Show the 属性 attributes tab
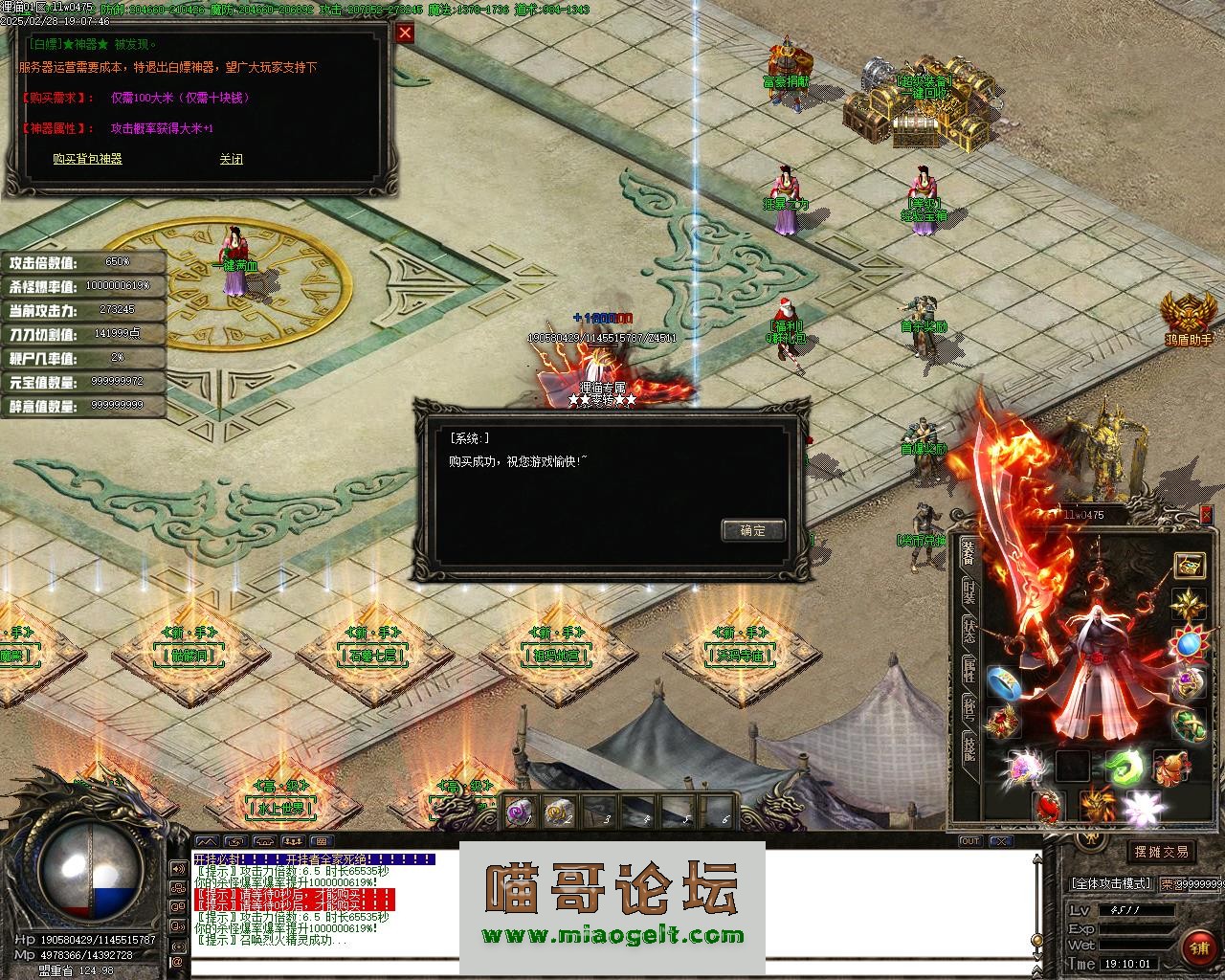 [x=969, y=671]
